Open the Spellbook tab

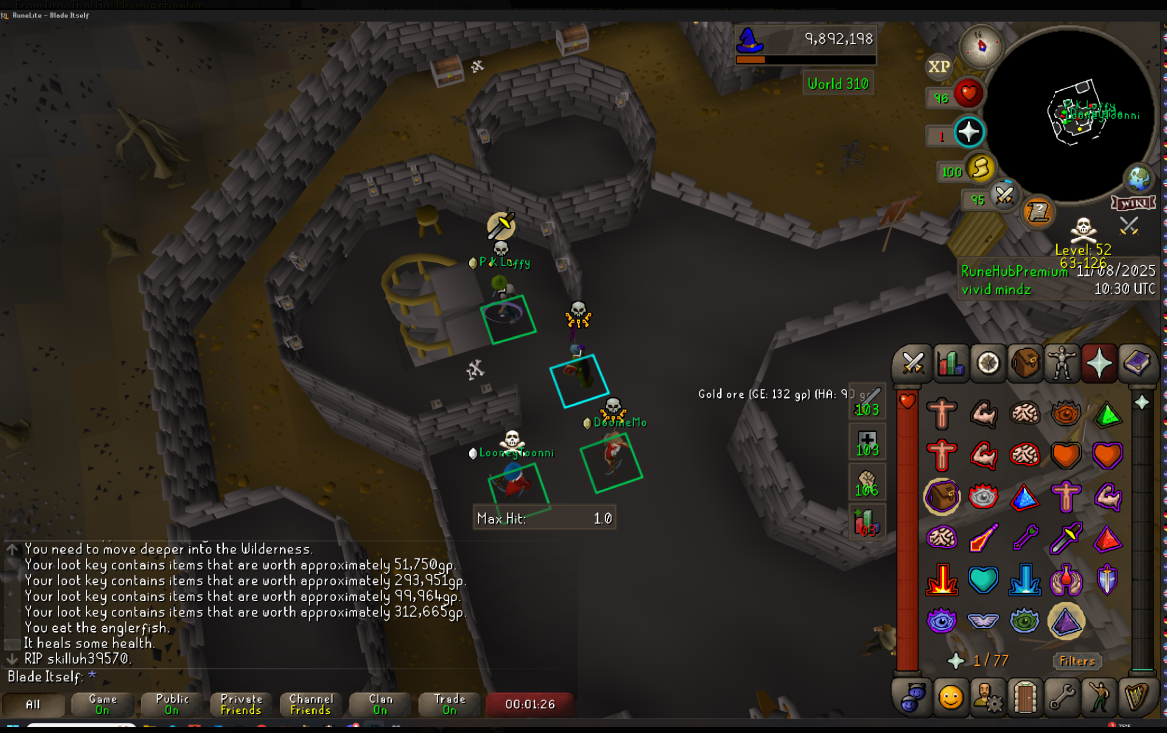[1136, 362]
